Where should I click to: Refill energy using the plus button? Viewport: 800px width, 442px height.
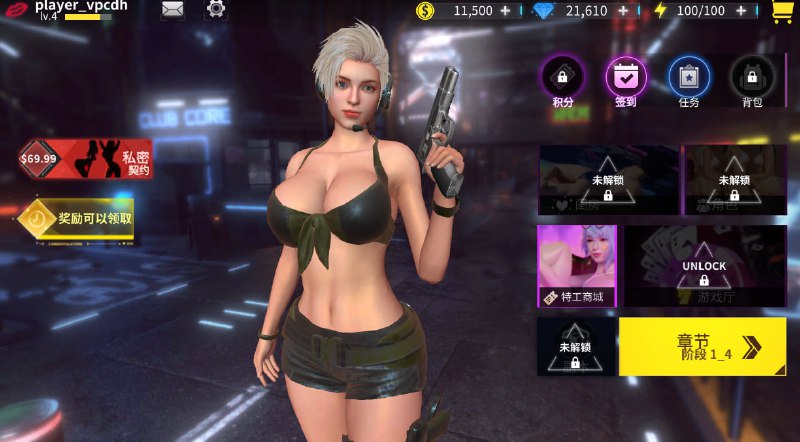[739, 11]
